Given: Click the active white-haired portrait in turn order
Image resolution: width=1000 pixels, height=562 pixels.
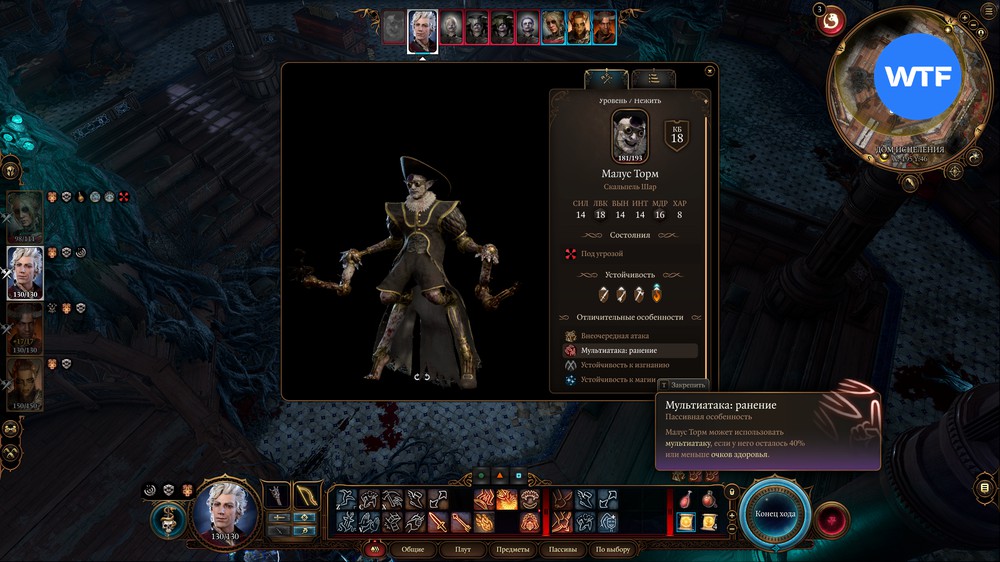Looking at the screenshot, I should pos(422,30).
